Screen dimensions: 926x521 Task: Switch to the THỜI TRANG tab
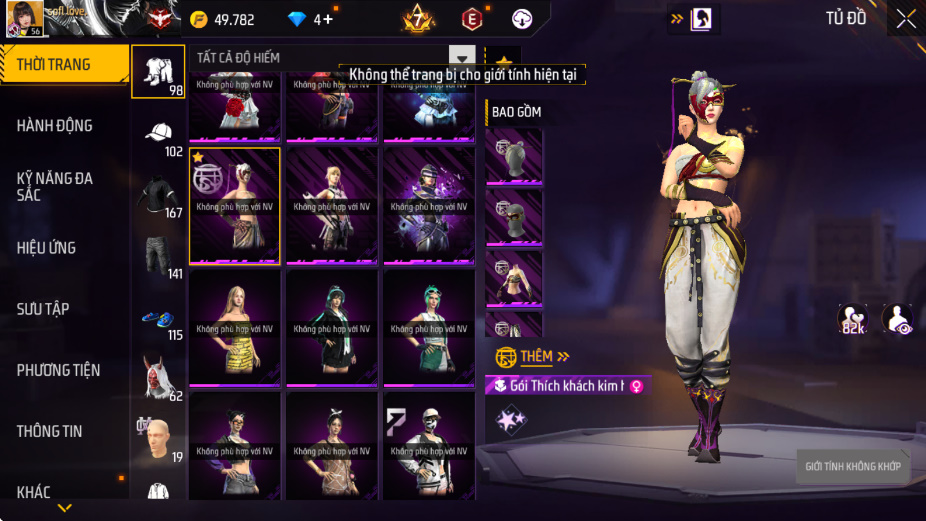pyautogui.click(x=64, y=64)
